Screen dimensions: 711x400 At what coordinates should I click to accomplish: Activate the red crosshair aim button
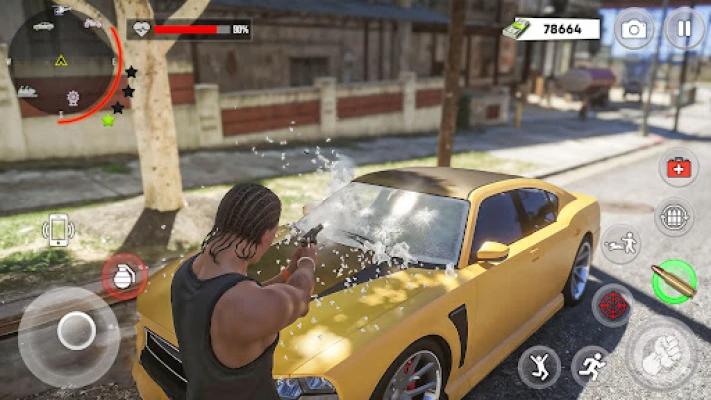click(612, 305)
